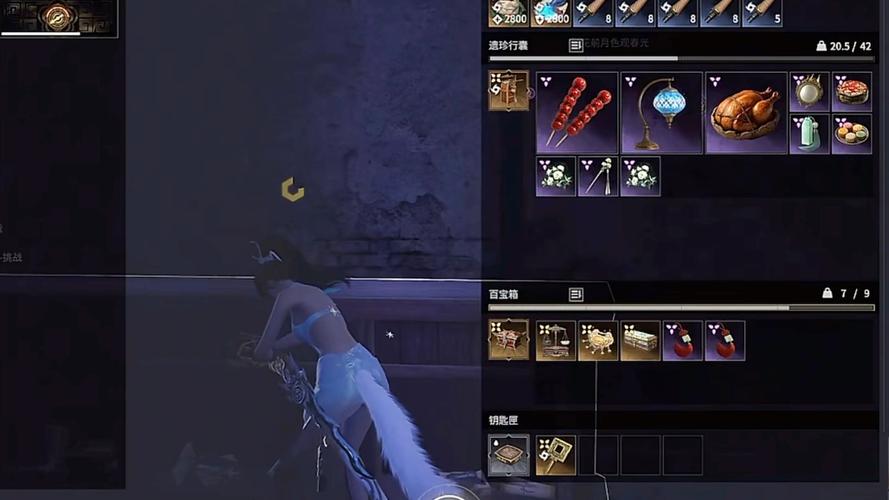Image resolution: width=889 pixels, height=500 pixels.
Task: Select the white hairpin item
Action: (597, 176)
